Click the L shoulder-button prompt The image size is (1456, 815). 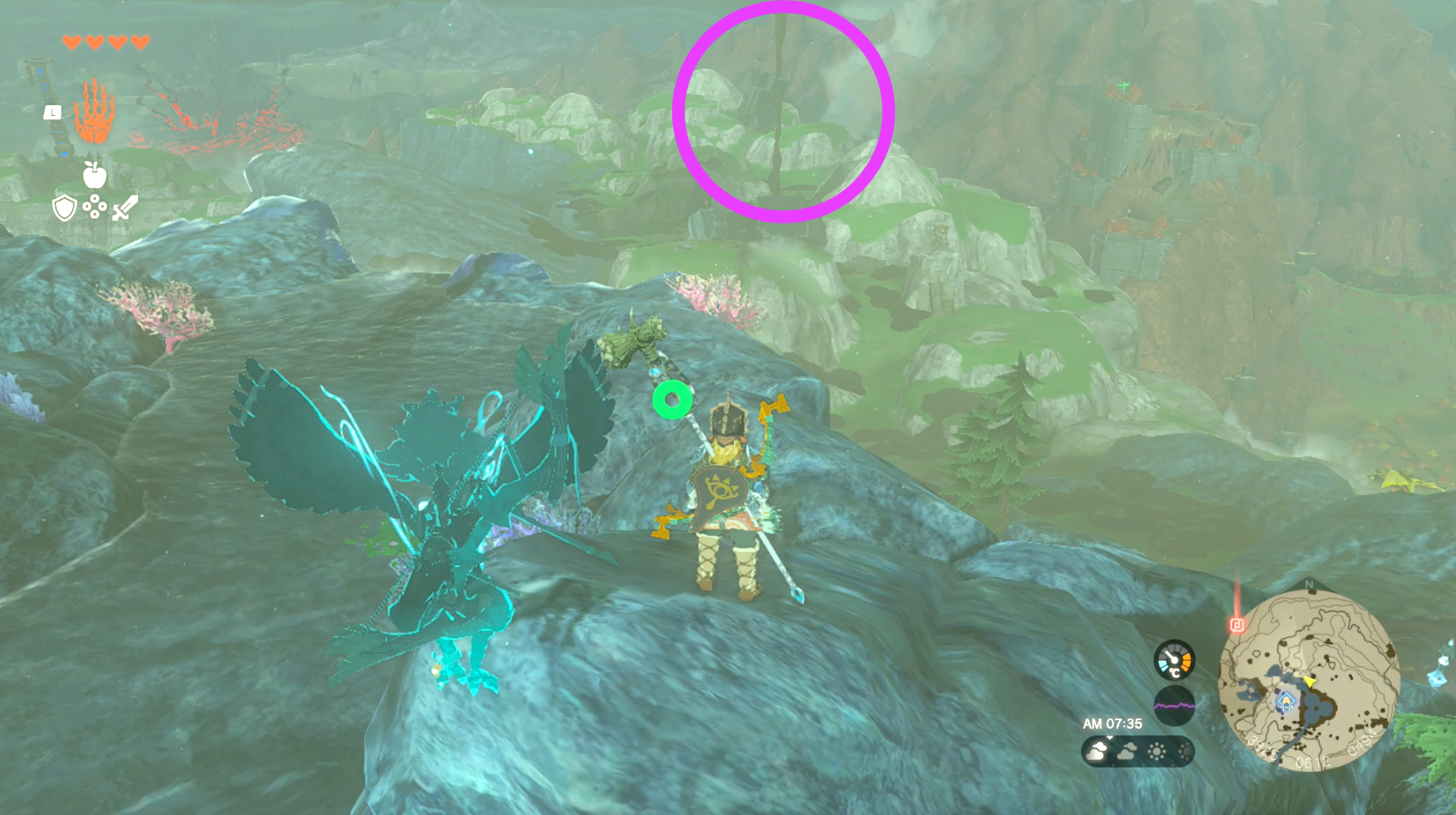[52, 113]
